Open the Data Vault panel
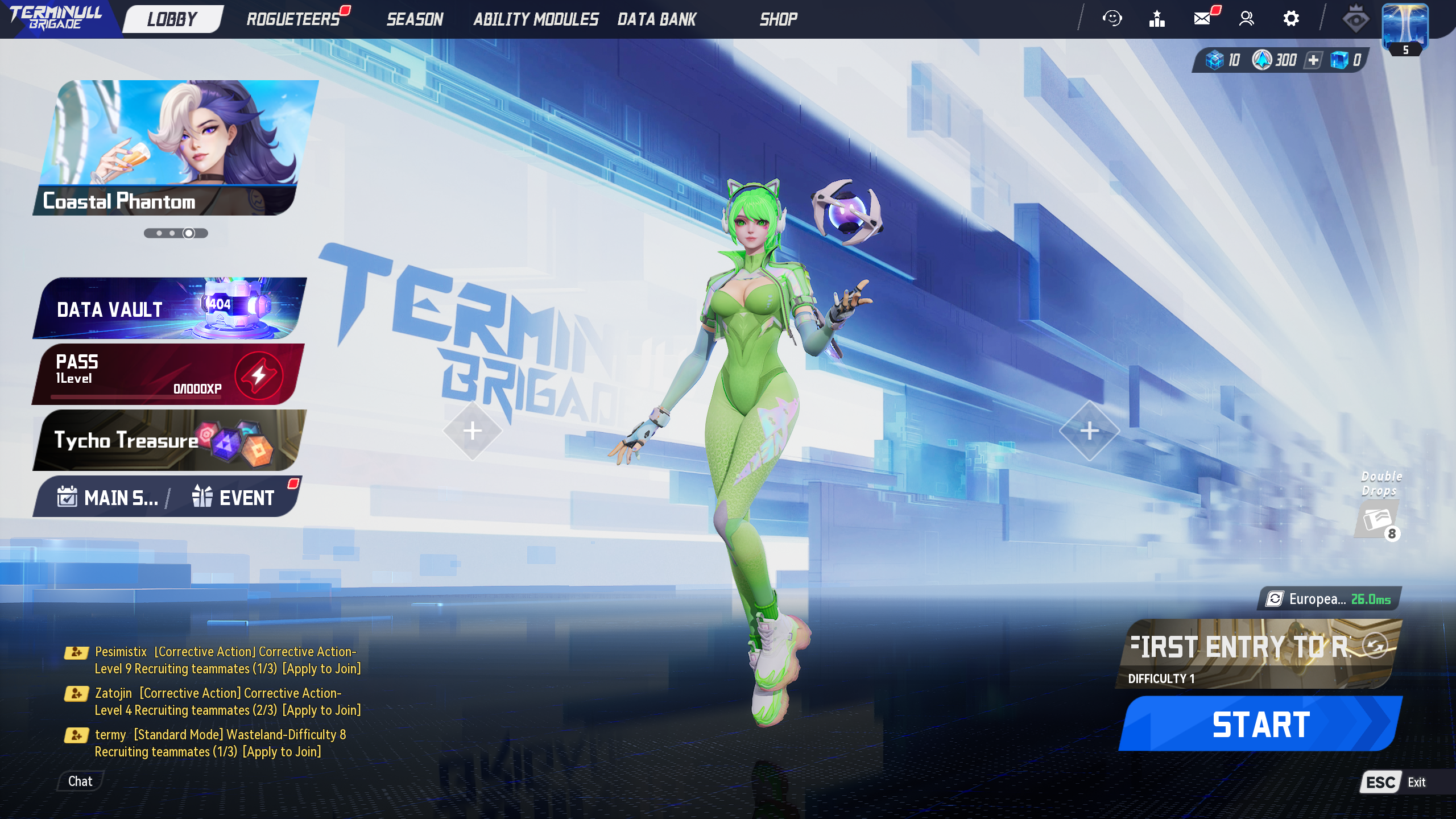The width and height of the screenshot is (1456, 819). [169, 308]
